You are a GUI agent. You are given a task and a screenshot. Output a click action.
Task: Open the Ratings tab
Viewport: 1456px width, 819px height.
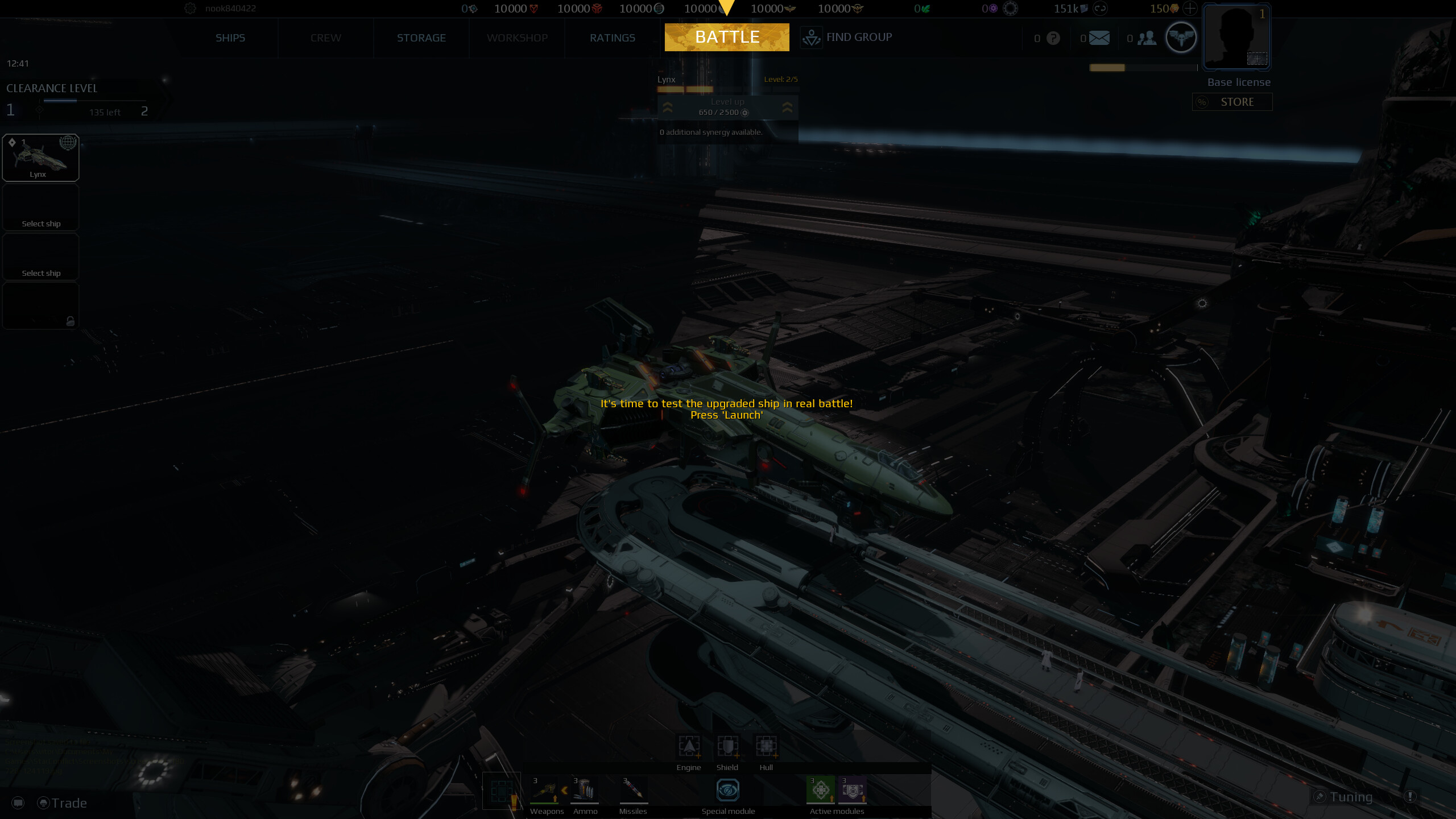click(x=612, y=38)
